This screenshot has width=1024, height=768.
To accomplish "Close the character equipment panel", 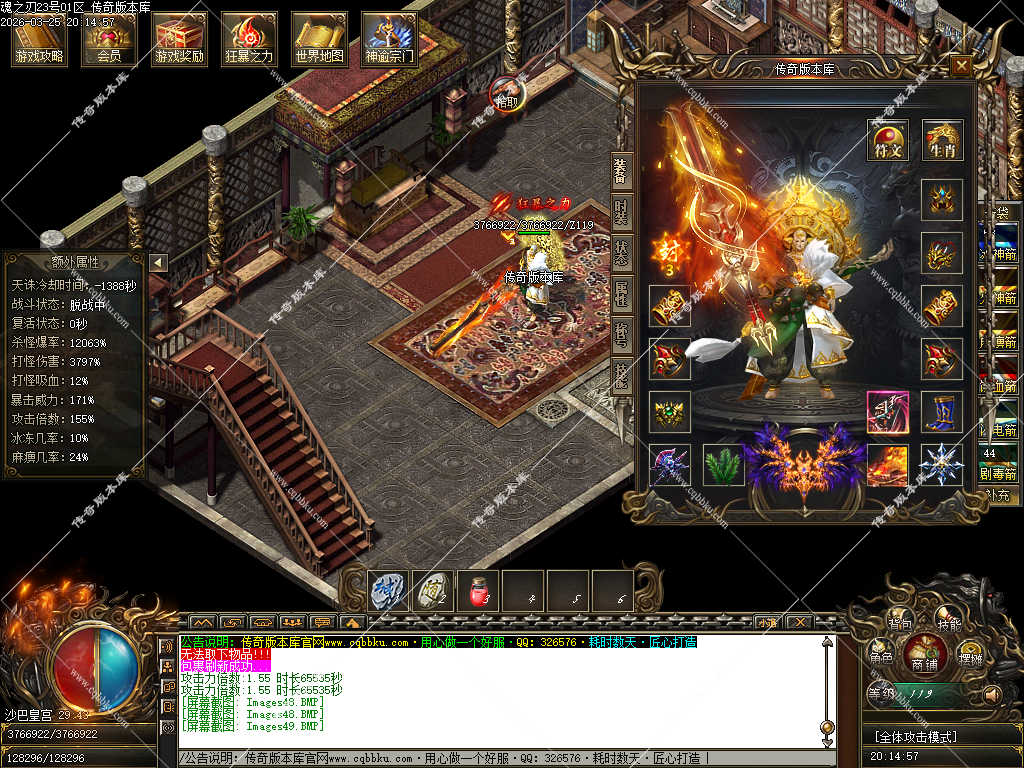I will click(x=961, y=66).
